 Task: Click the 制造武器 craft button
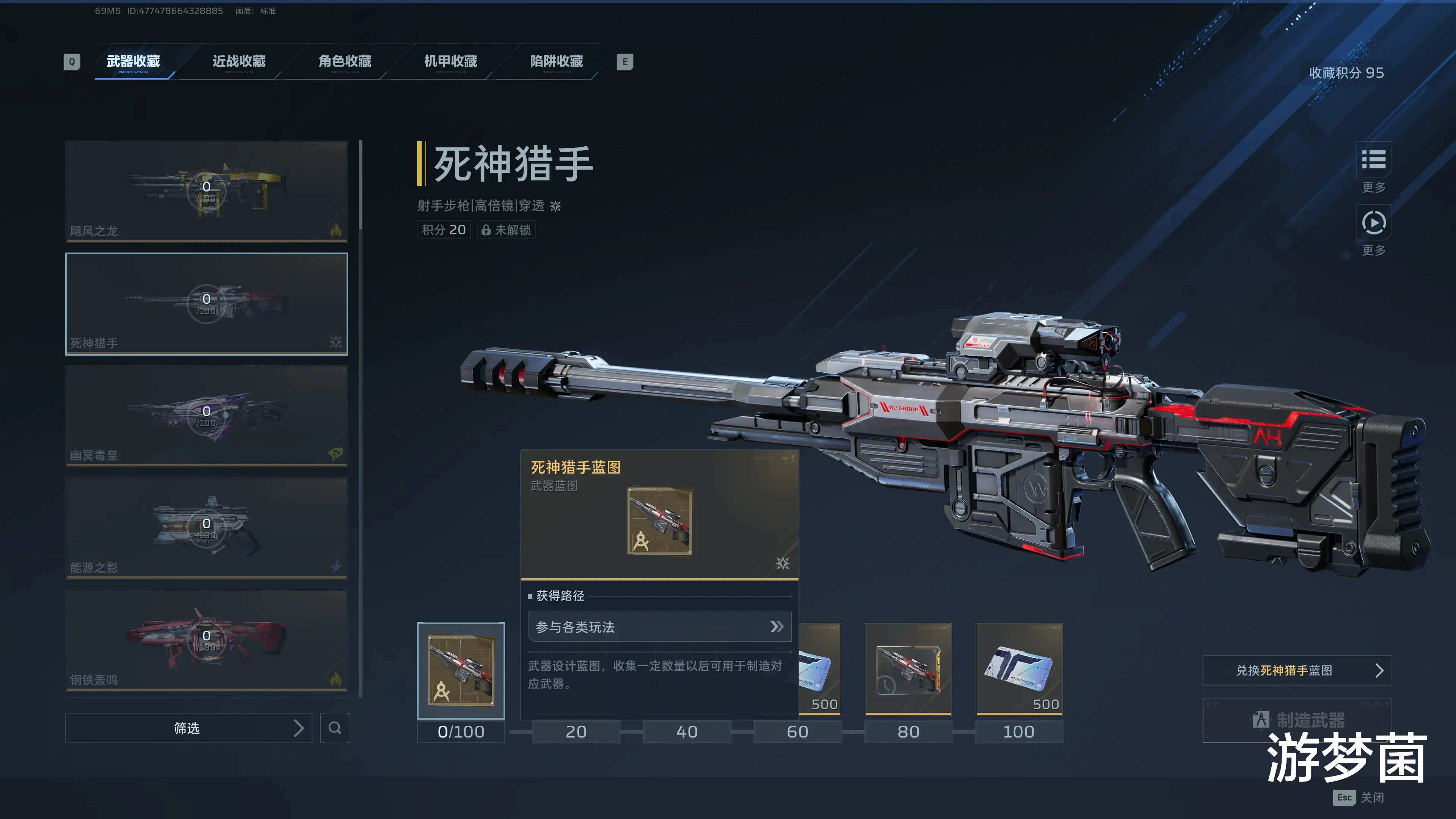1297,720
